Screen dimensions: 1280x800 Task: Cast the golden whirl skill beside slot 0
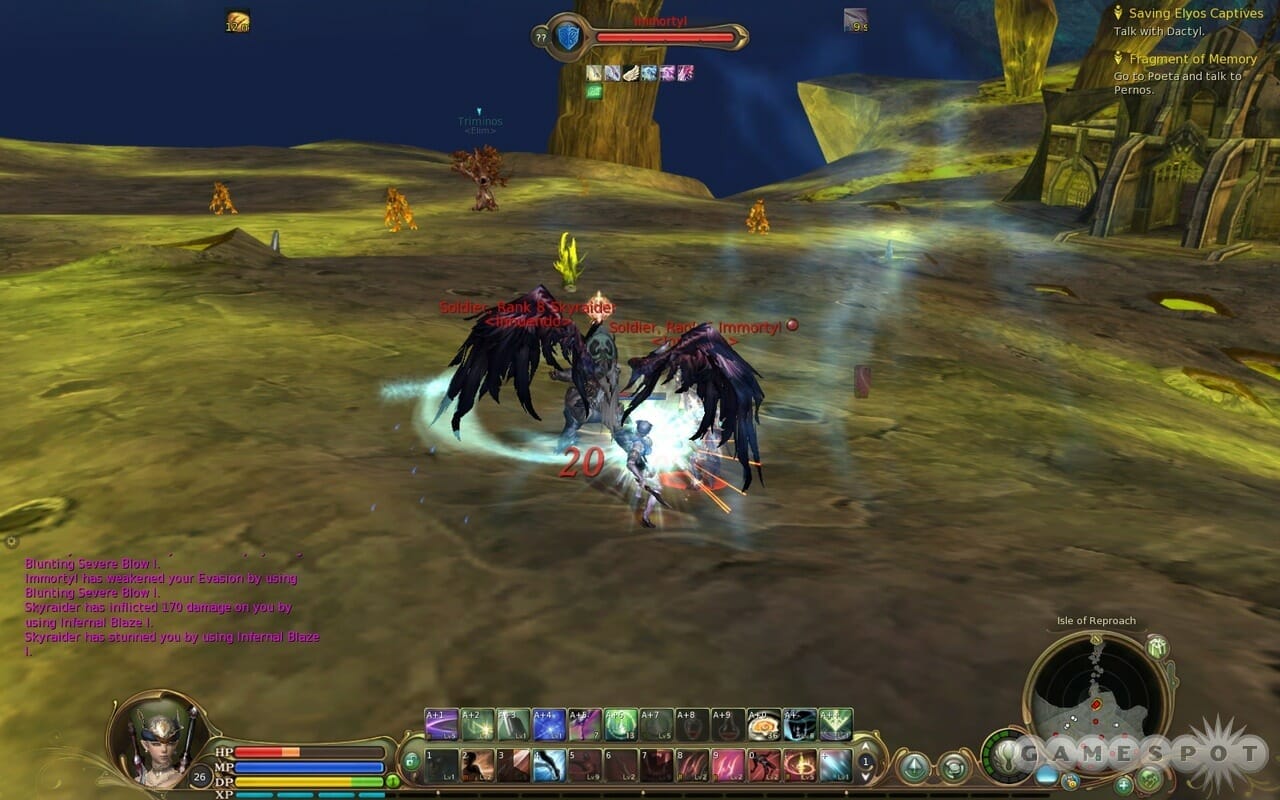[x=800, y=765]
